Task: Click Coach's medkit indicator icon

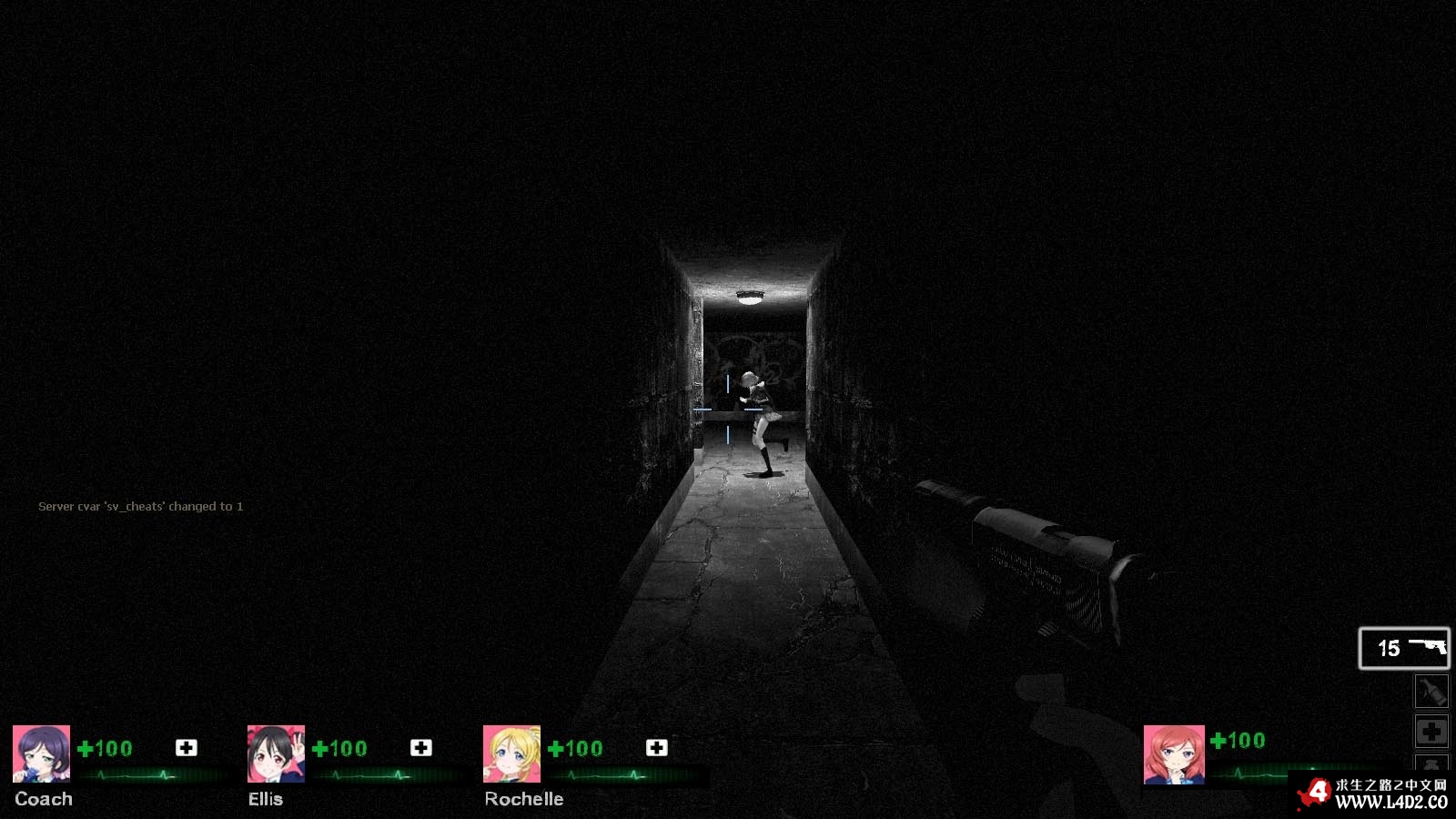Action: point(187,747)
